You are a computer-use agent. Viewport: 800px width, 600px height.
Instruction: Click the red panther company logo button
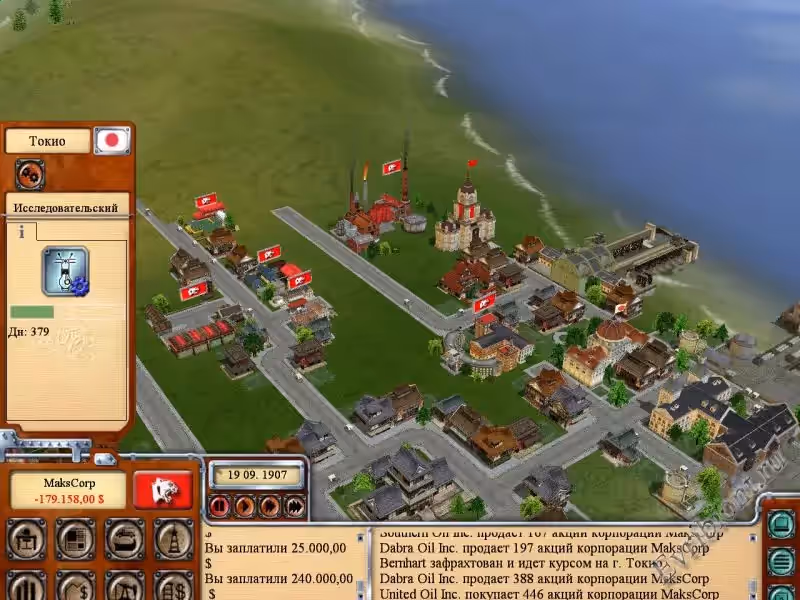(164, 489)
